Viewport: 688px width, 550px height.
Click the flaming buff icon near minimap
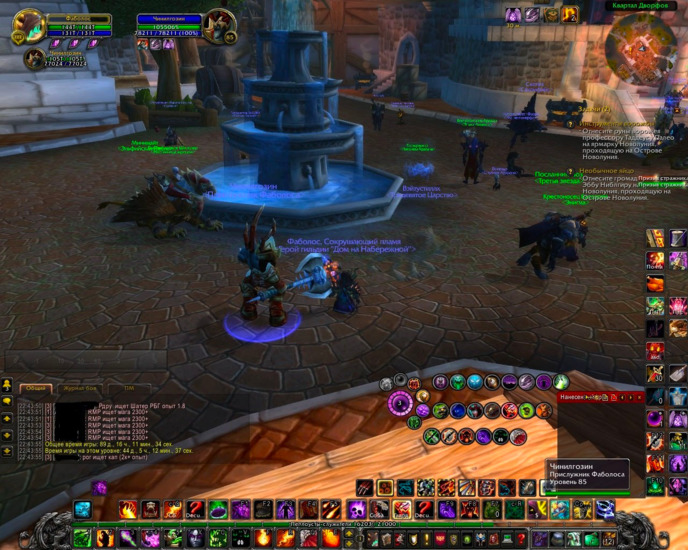tap(569, 15)
